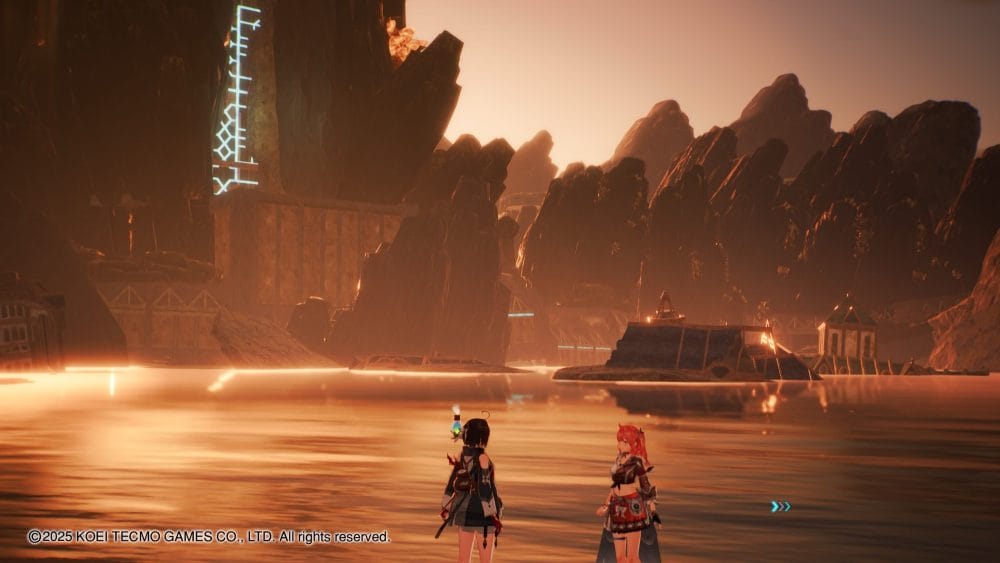Click the cyan triple-chevron advance indicator
Image resolution: width=1000 pixels, height=563 pixels.
coord(780,507)
